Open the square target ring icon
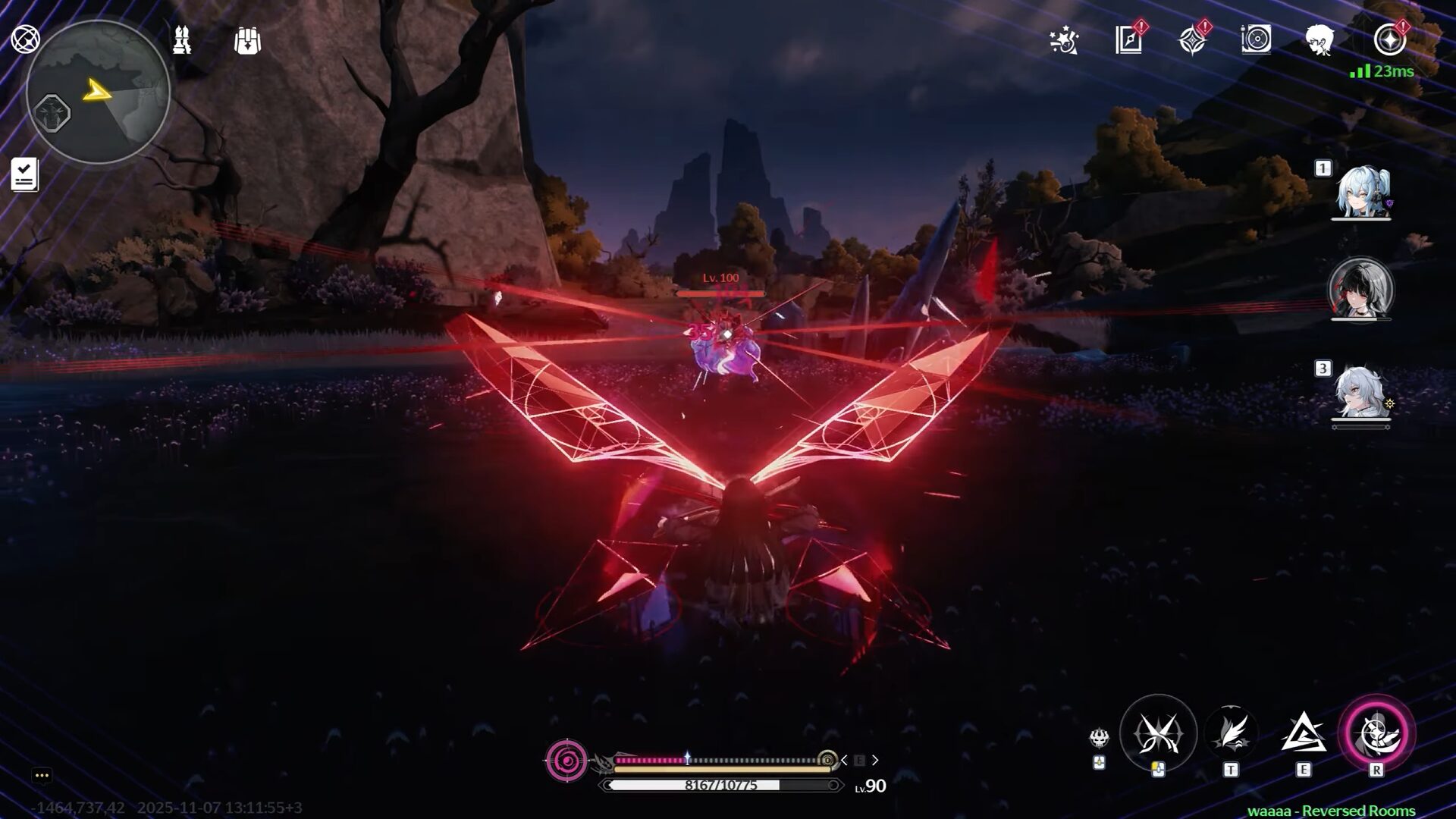Image resolution: width=1456 pixels, height=819 pixels. tap(1256, 39)
